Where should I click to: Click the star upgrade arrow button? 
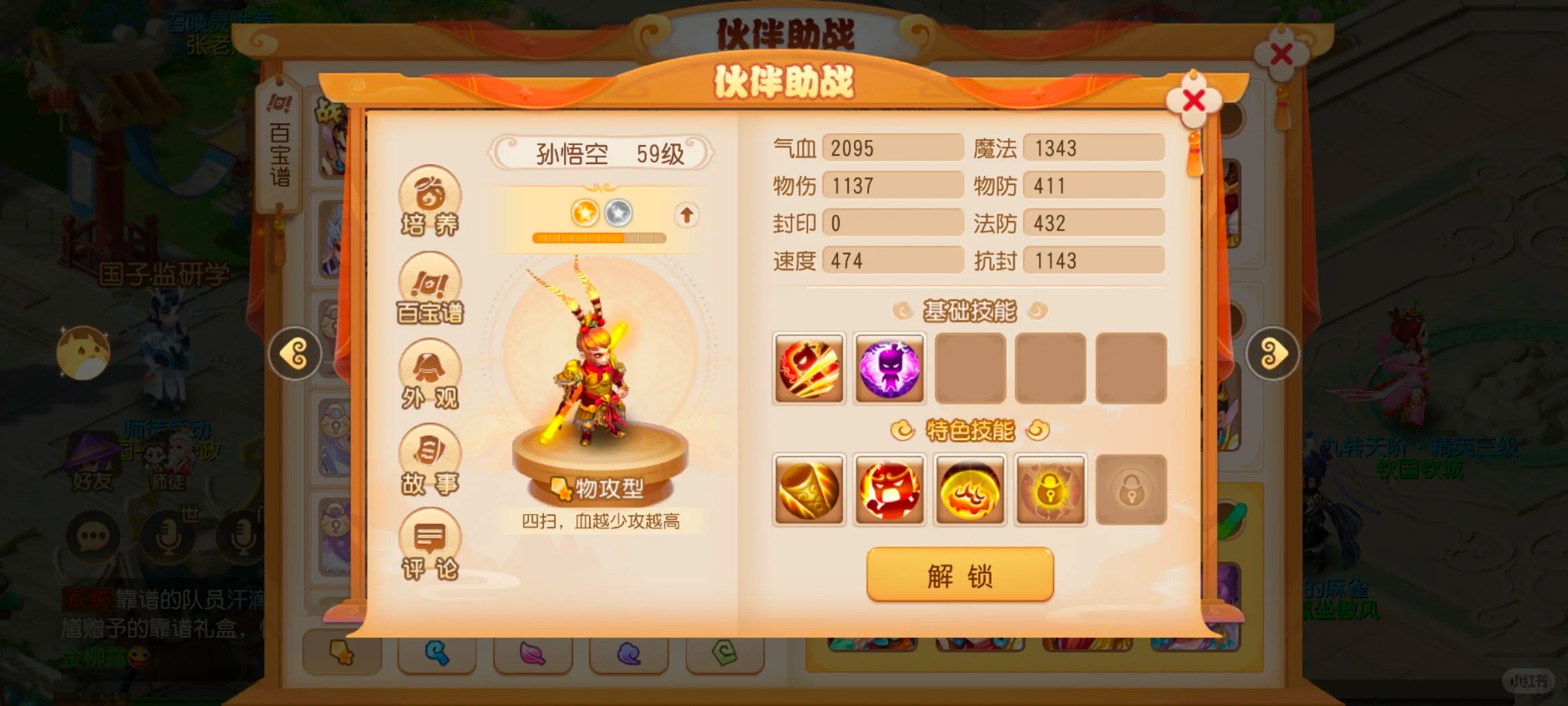pos(686,214)
